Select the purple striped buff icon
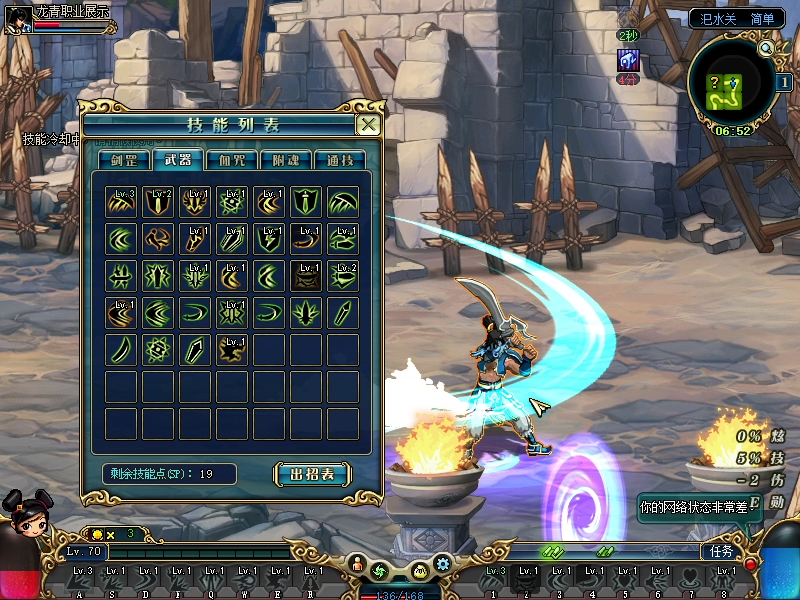The width and height of the screenshot is (800, 600). click(627, 60)
